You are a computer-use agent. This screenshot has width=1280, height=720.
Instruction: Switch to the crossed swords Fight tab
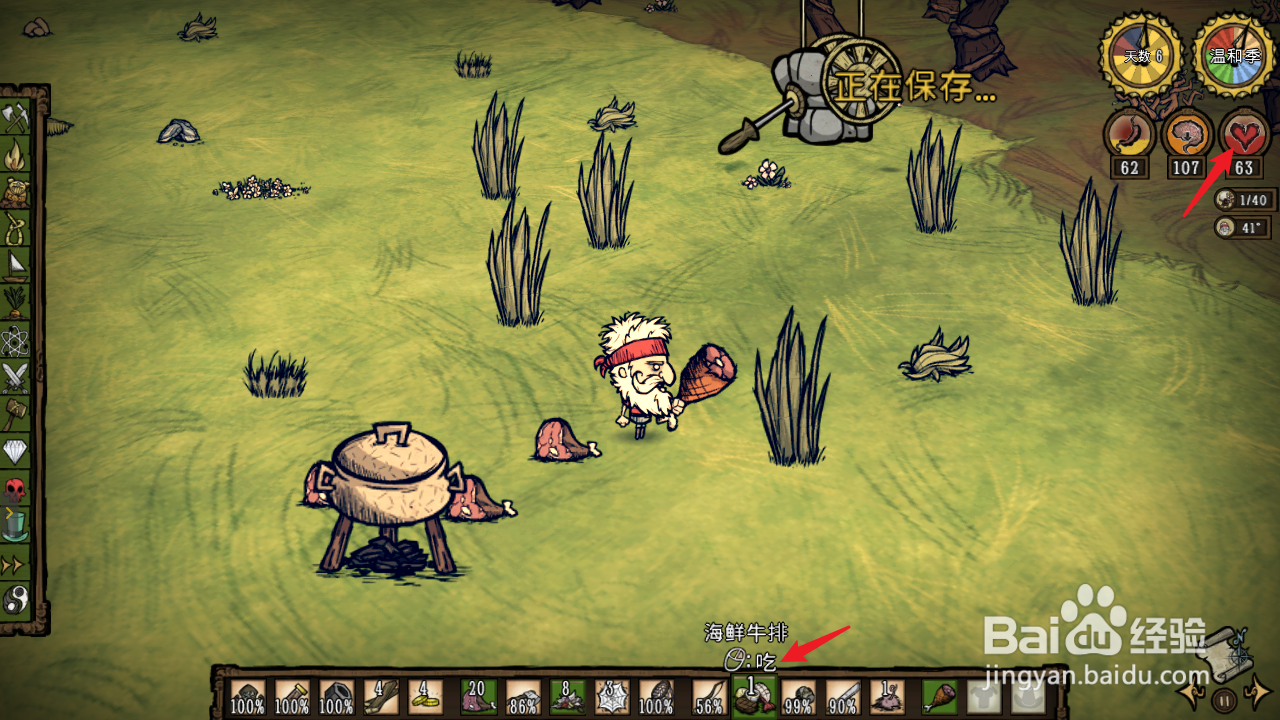tap(16, 377)
